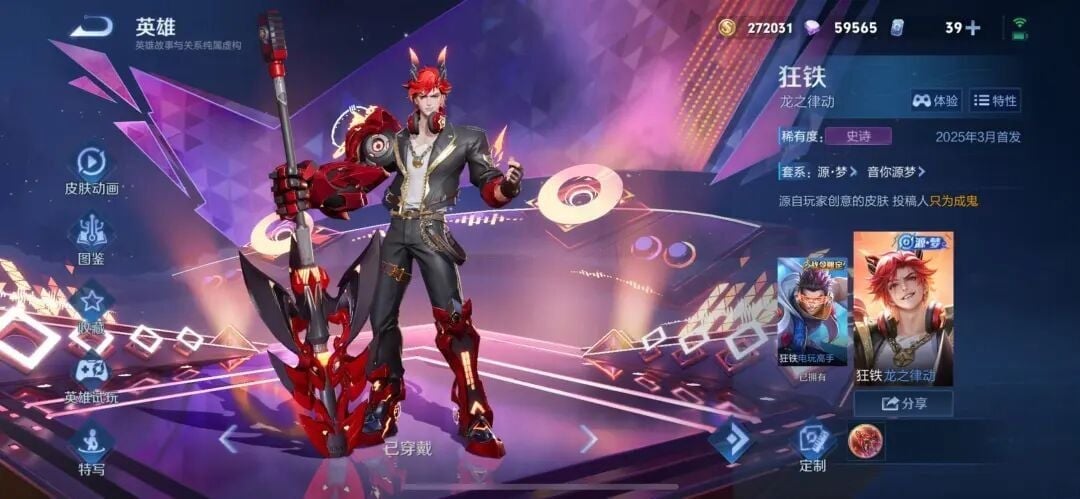Screen dimensions: 1080x499
Task: Add this skin to 收藏 favorites
Action: pos(92,303)
